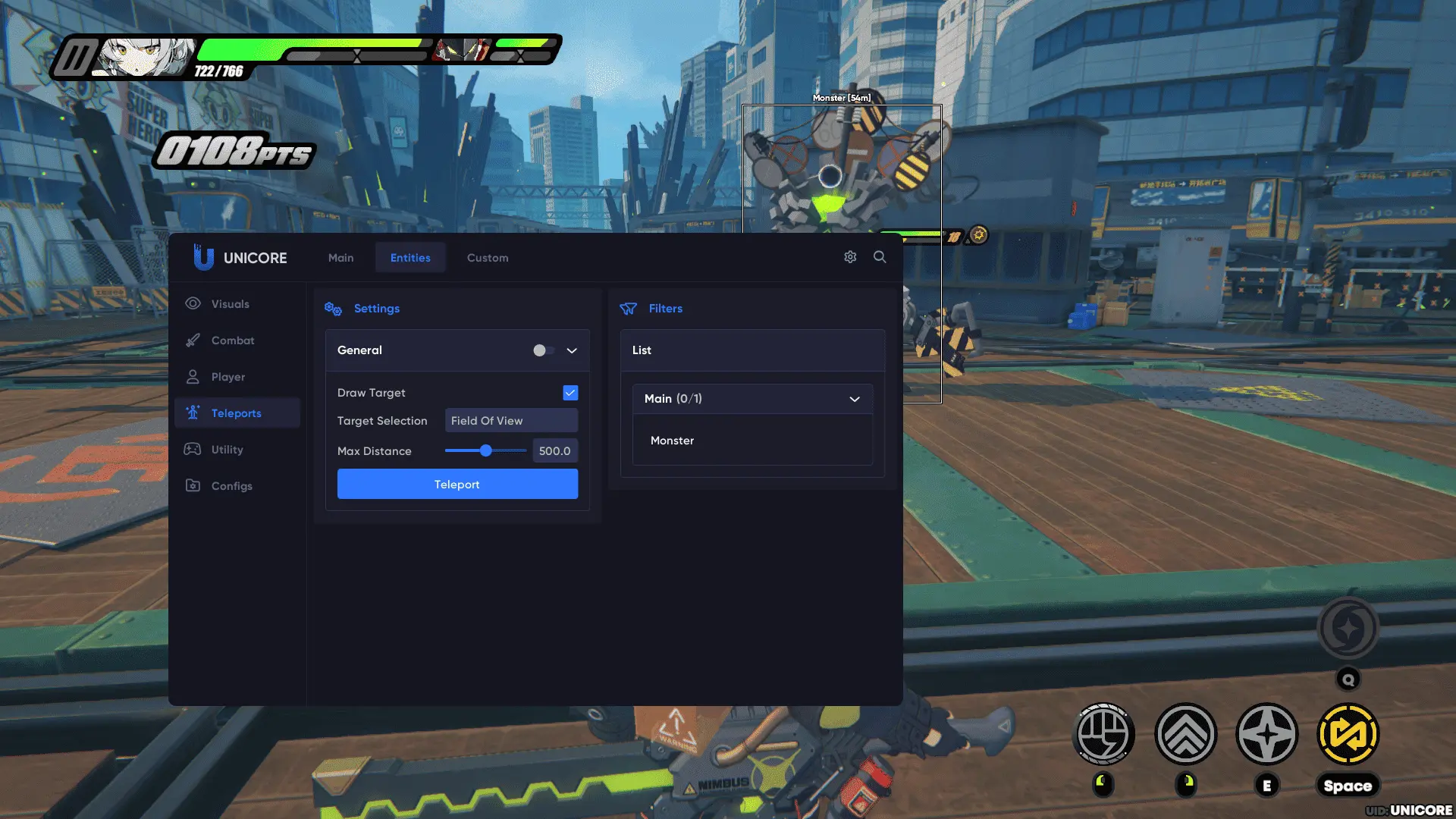Uncheck the Draw Target checkbox
Screen dimensions: 1456x819
[x=570, y=393]
